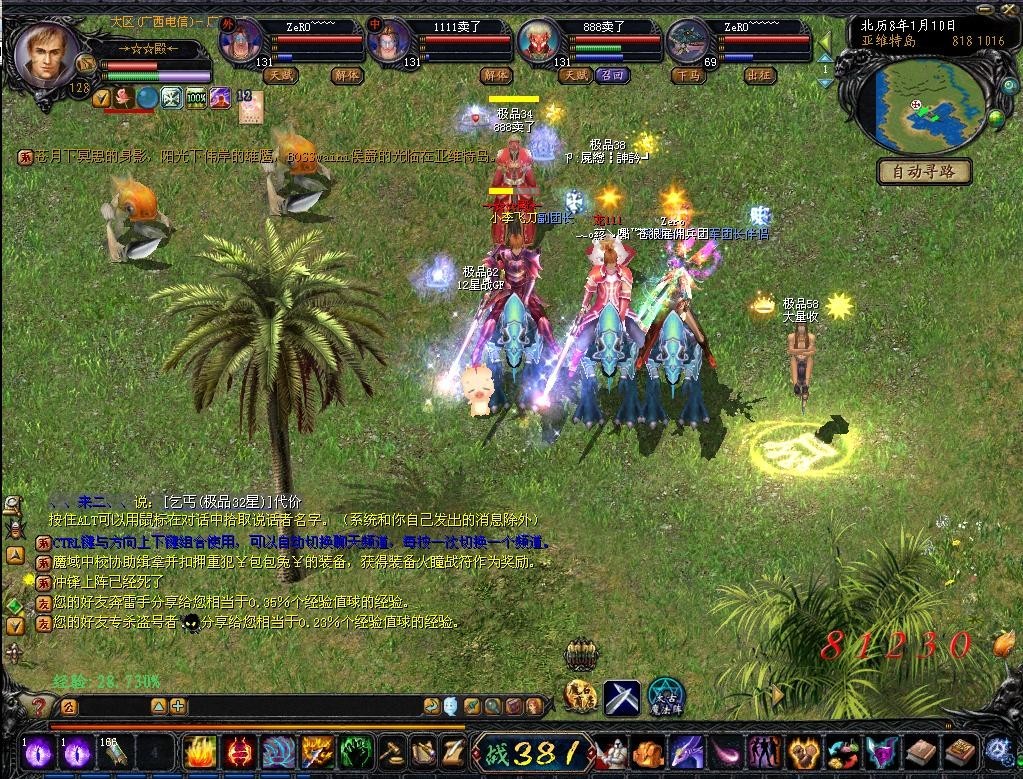Open the 魔法阵 magic circle button
Viewport: 1023px width, 779px height.
click(x=665, y=695)
